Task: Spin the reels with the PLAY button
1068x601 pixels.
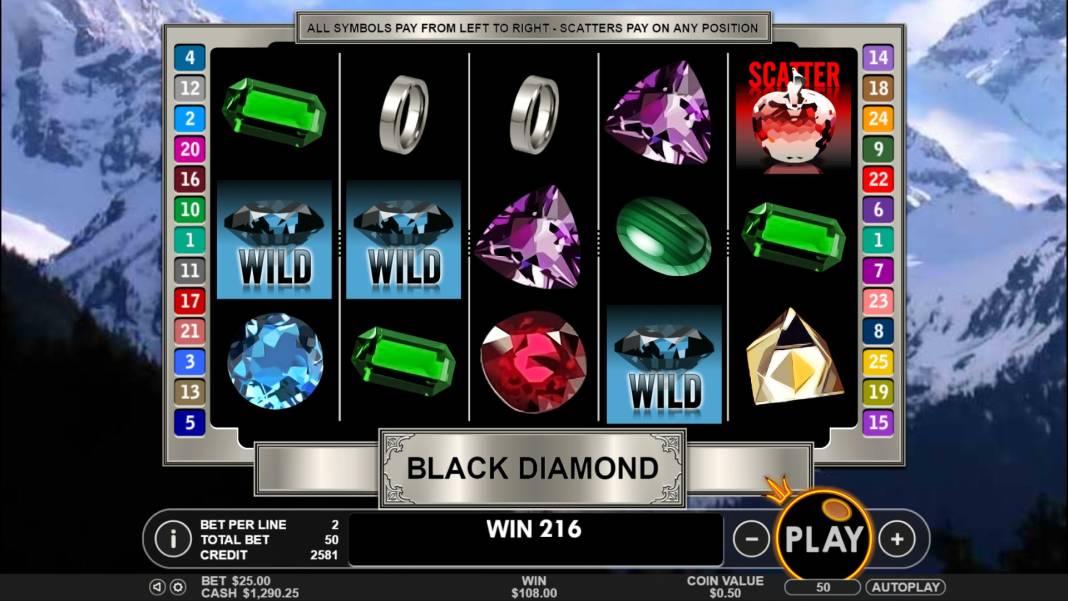Action: pyautogui.click(x=823, y=538)
